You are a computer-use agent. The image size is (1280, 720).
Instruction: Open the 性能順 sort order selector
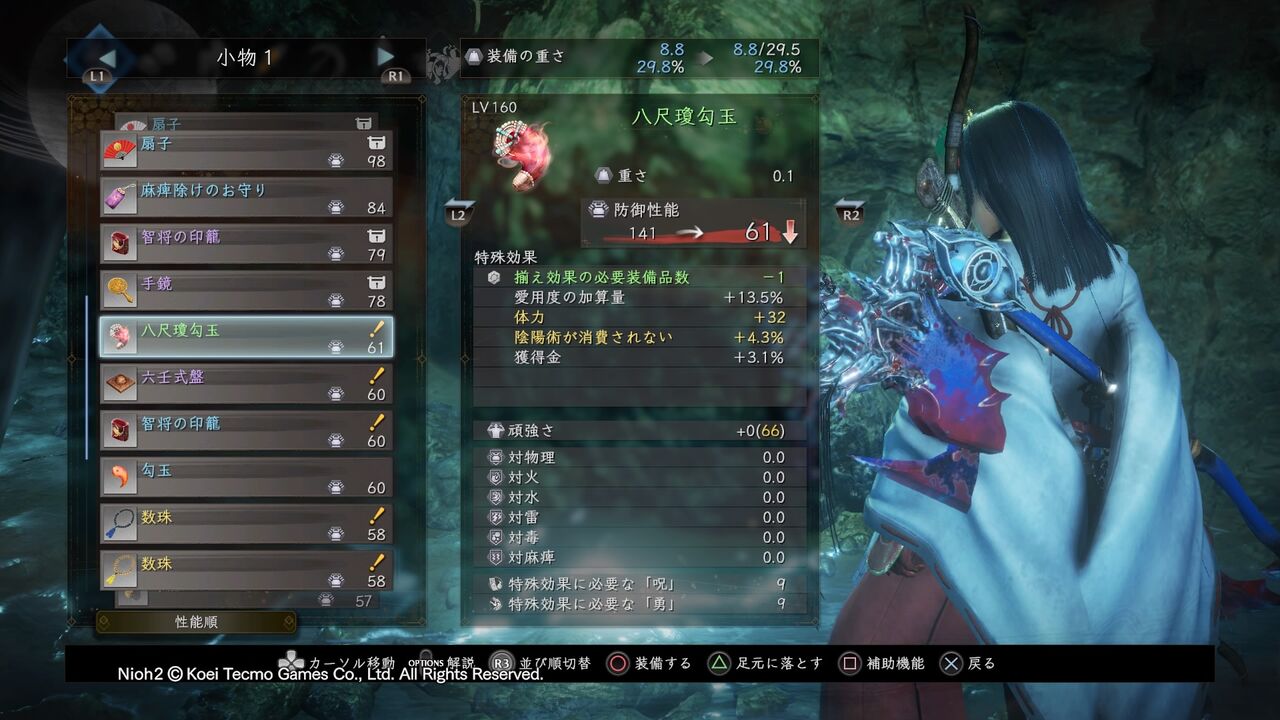coord(196,621)
